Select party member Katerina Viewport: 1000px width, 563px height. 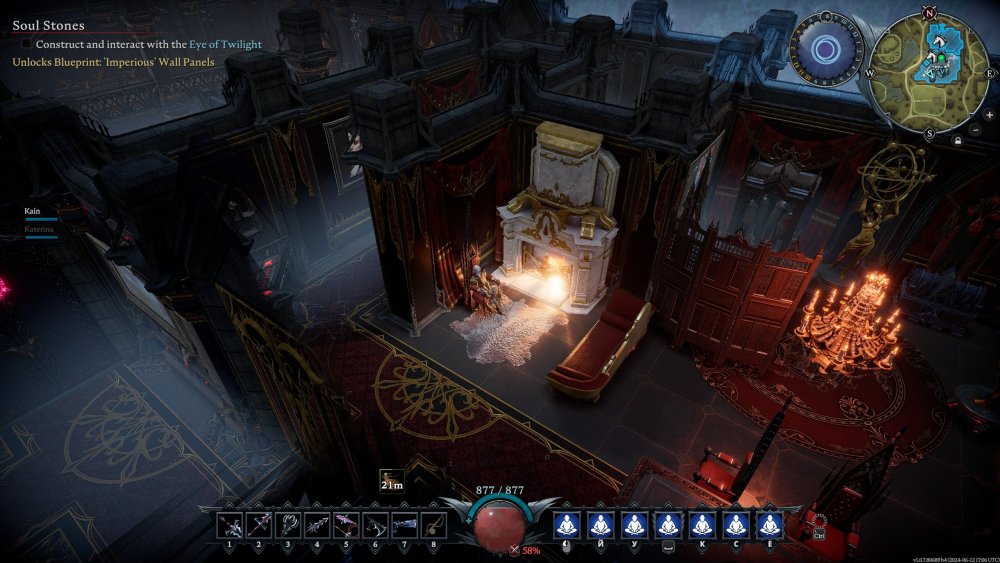click(39, 229)
